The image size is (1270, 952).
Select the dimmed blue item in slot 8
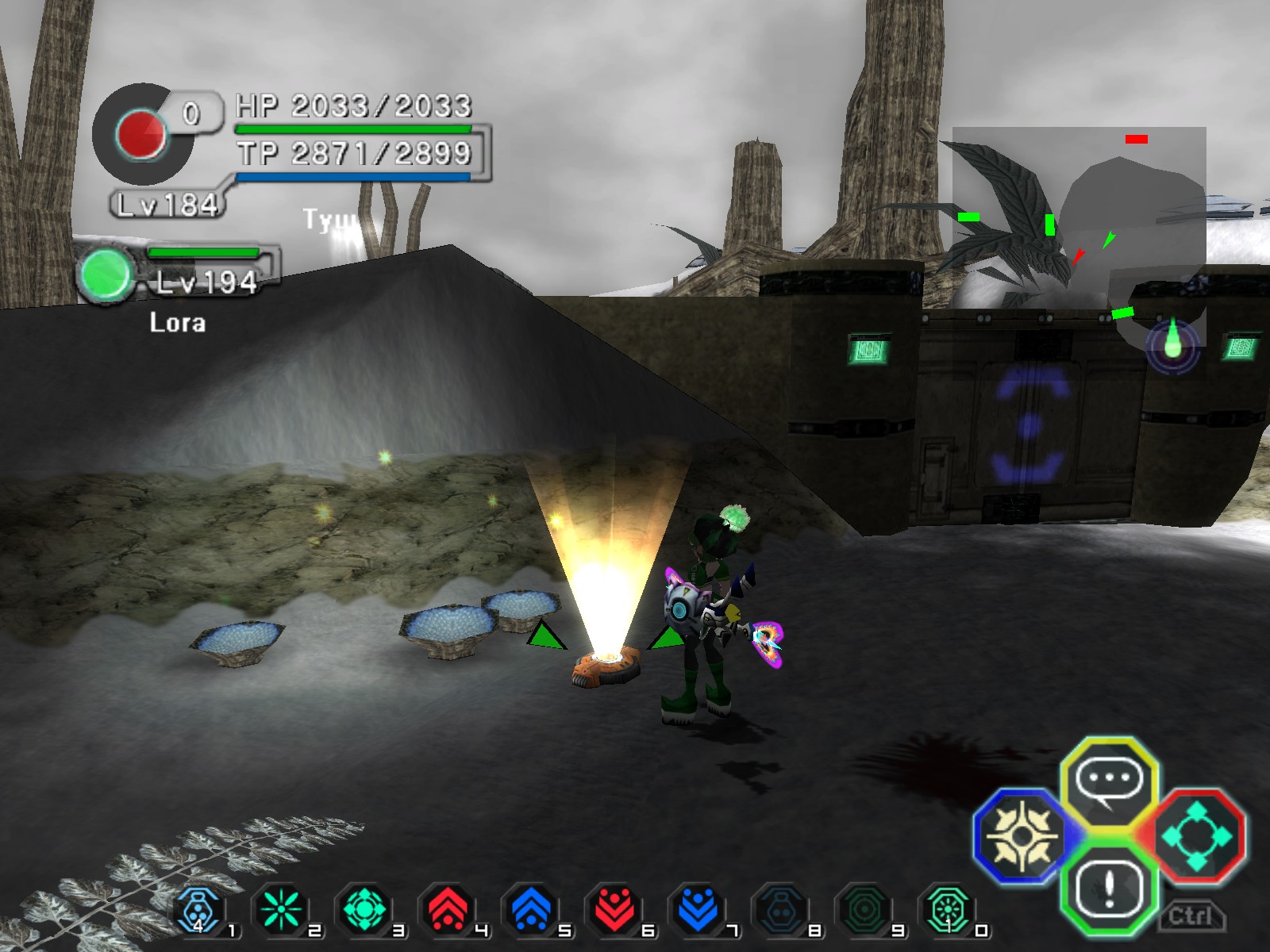click(x=780, y=911)
